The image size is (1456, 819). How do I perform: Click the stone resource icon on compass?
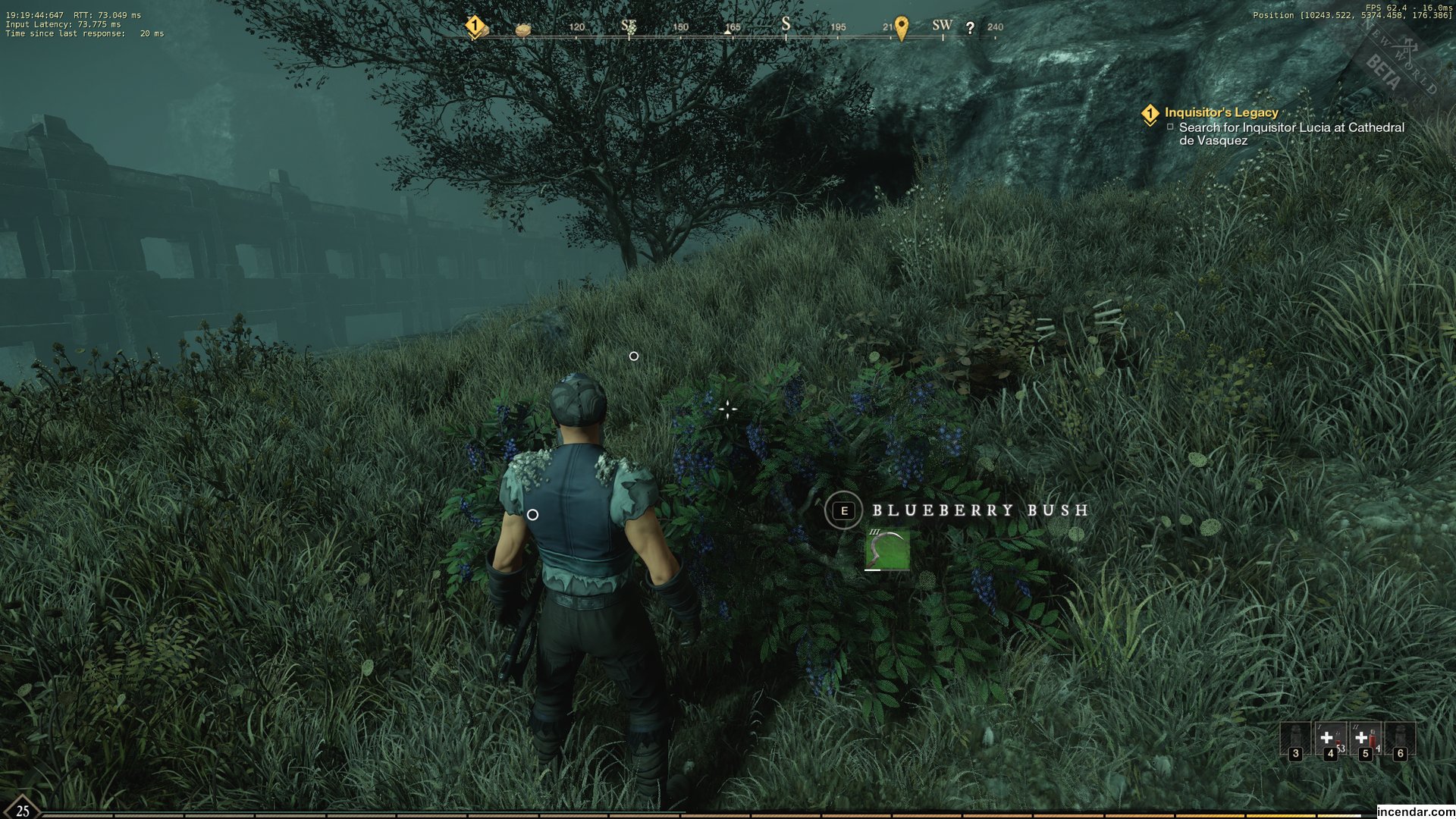tap(522, 30)
